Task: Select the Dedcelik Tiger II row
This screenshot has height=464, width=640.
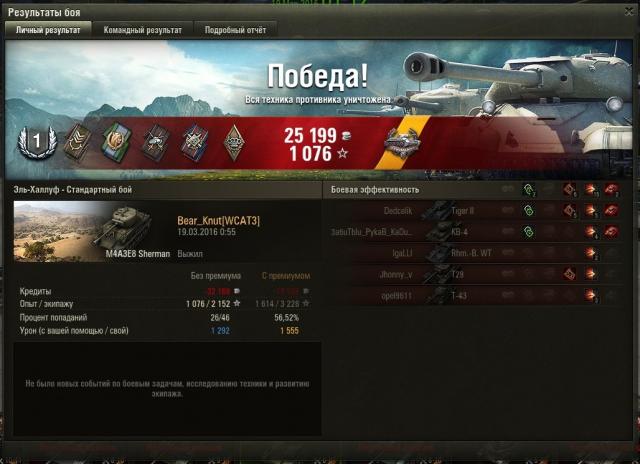Action: click(x=480, y=212)
